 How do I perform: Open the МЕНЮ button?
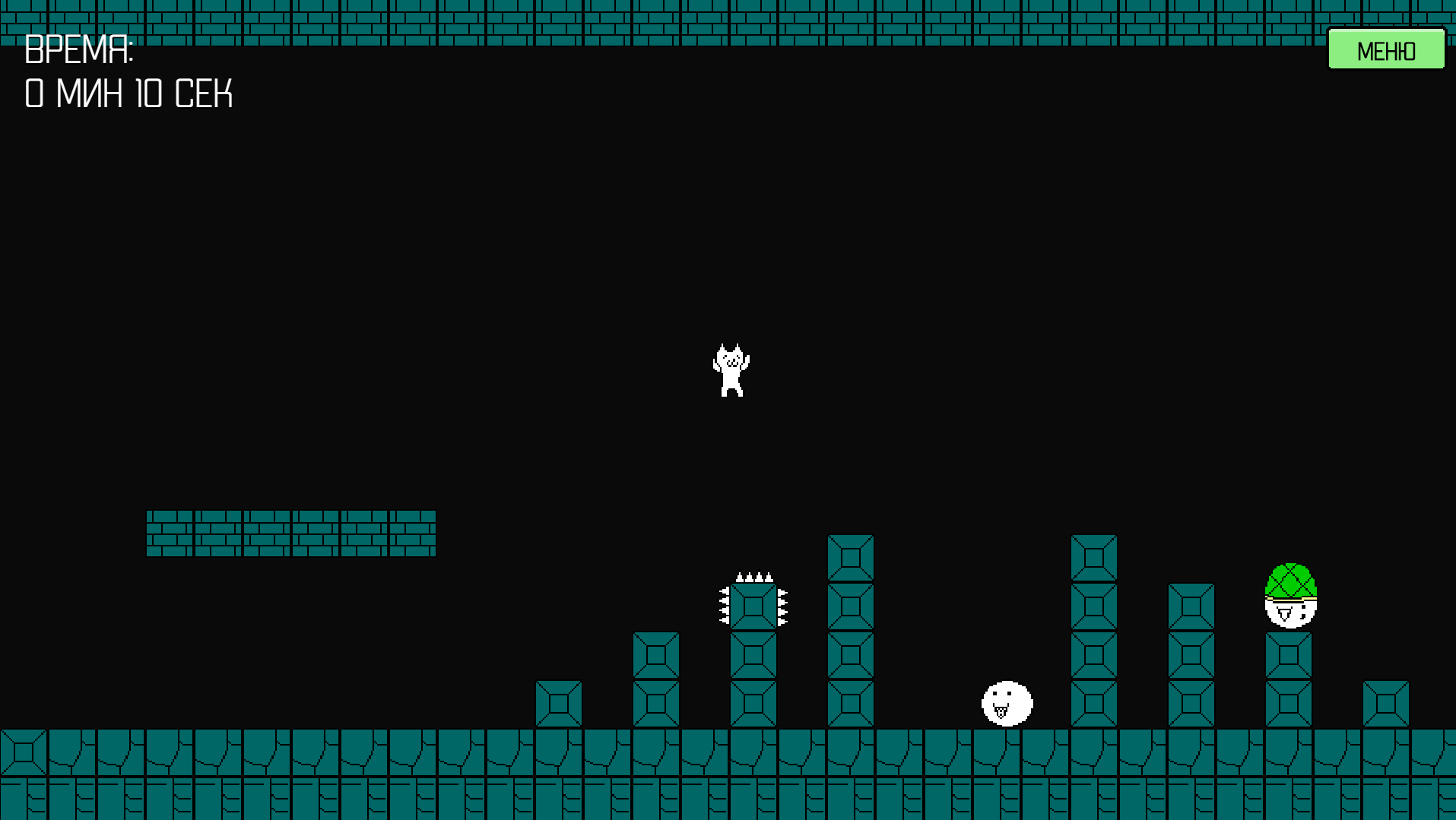tap(1385, 49)
